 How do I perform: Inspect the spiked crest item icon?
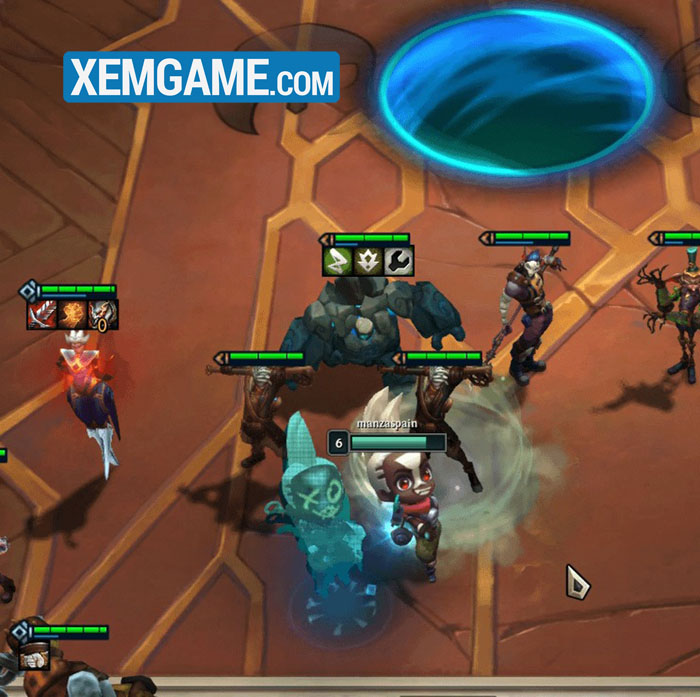coord(368,261)
